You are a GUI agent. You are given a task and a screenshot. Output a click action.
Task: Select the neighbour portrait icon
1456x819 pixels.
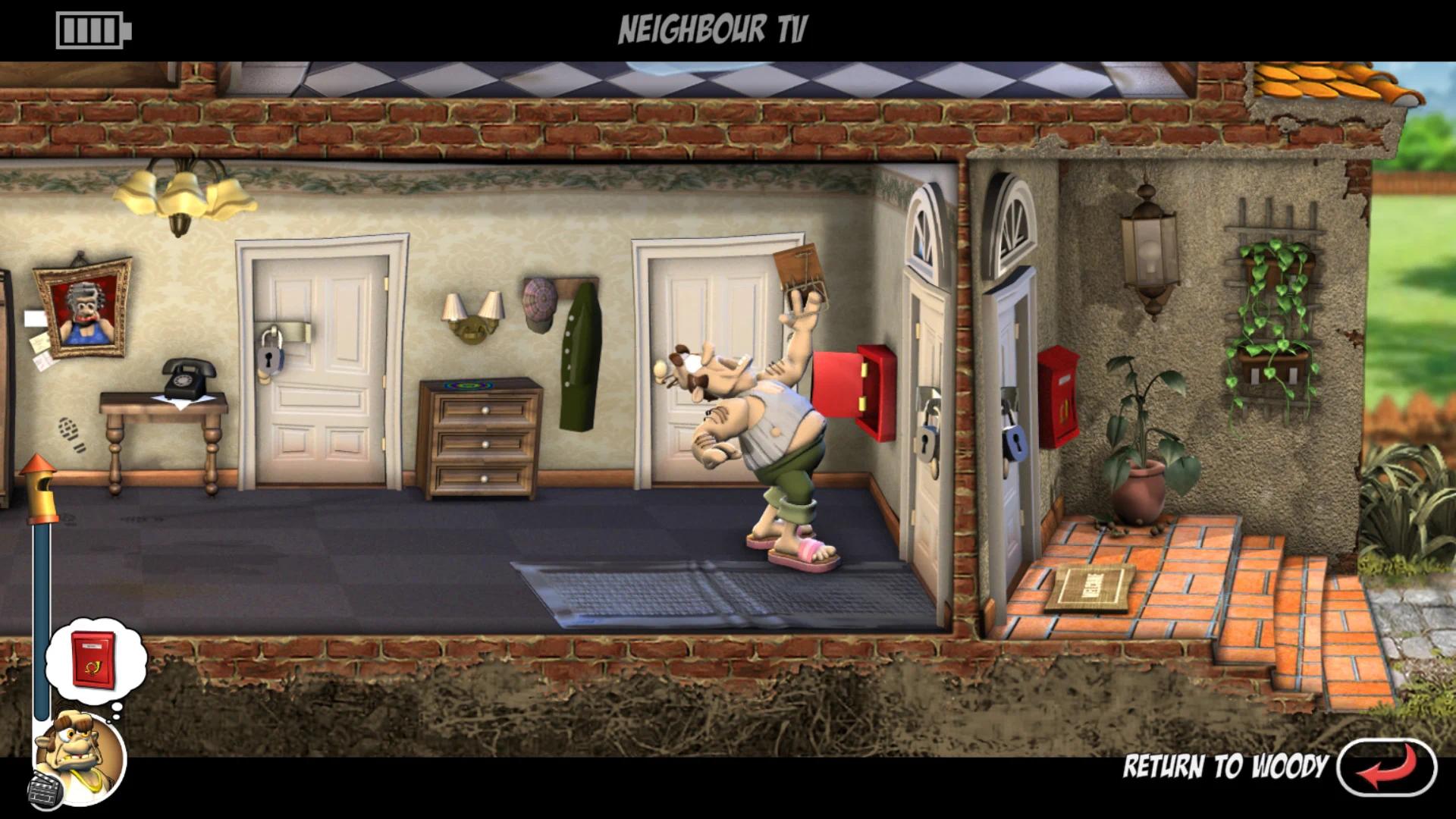point(80,755)
